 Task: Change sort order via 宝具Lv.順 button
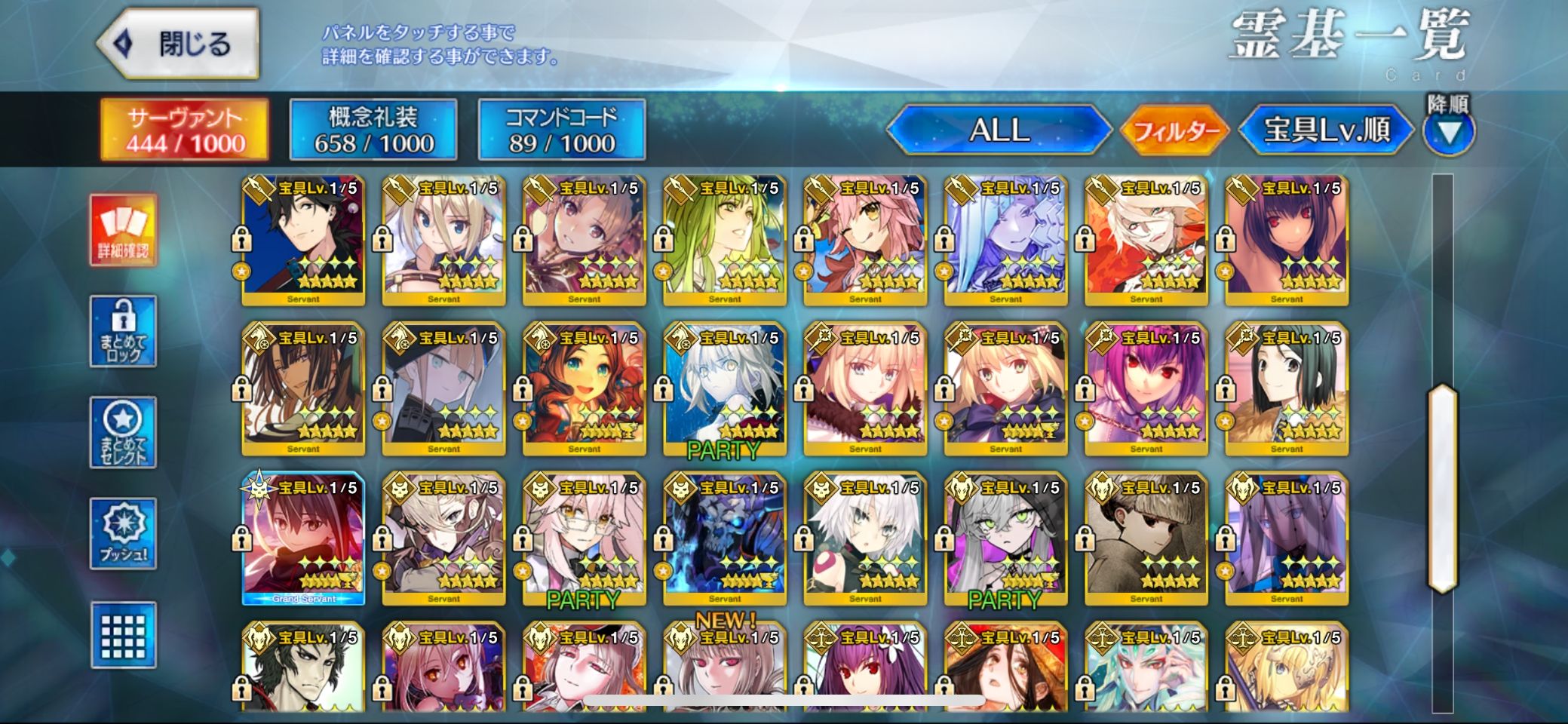1326,130
